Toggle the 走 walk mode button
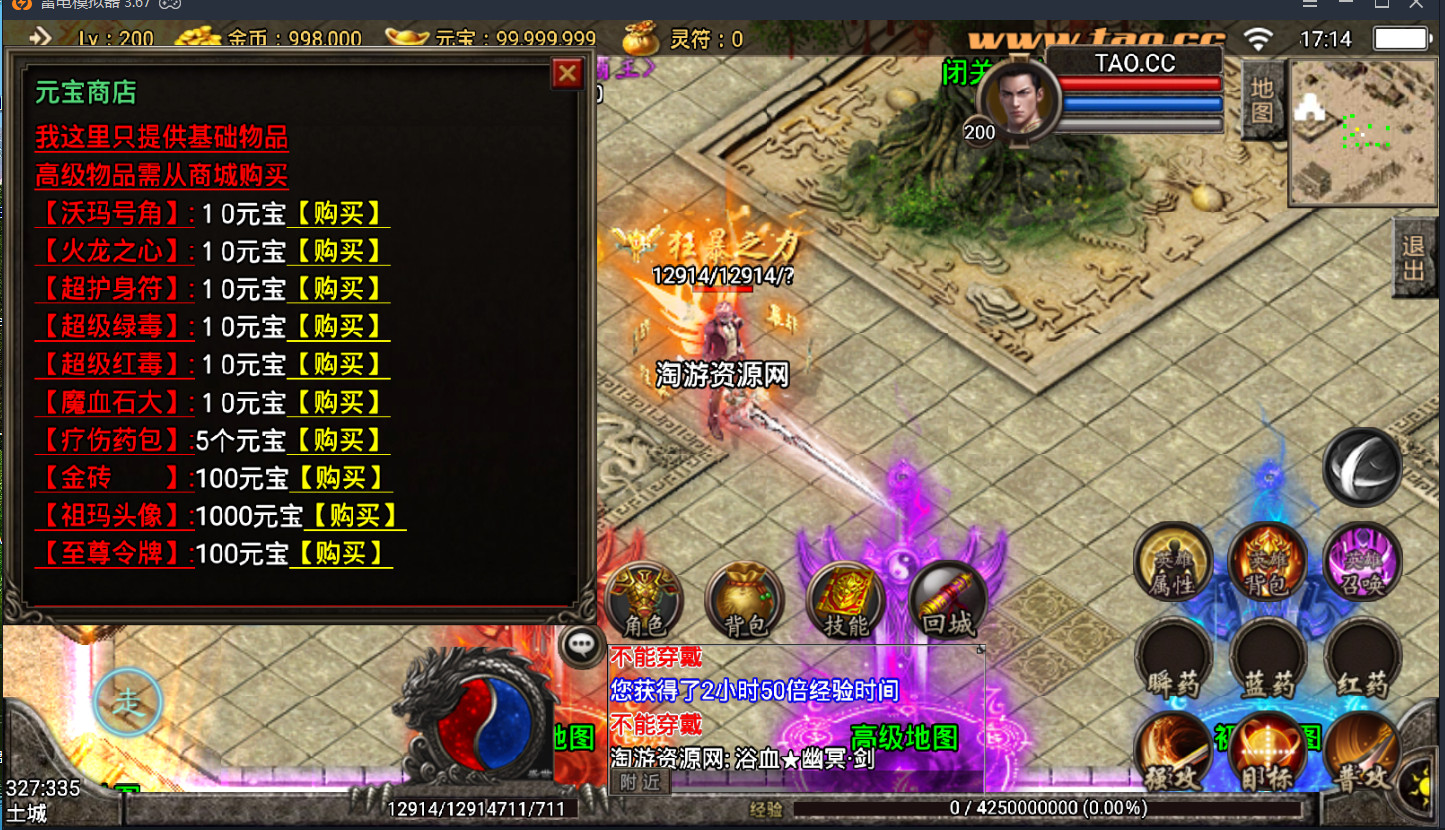The height and width of the screenshot is (830, 1445). [128, 703]
